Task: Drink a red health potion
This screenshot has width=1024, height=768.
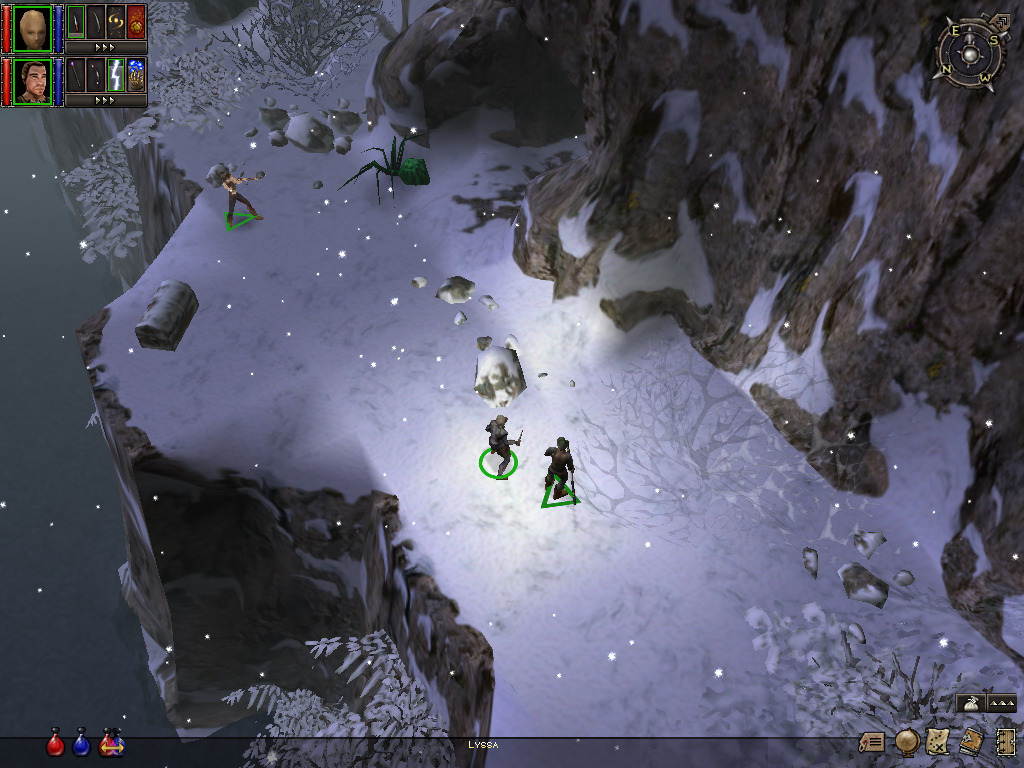Action: click(56, 744)
